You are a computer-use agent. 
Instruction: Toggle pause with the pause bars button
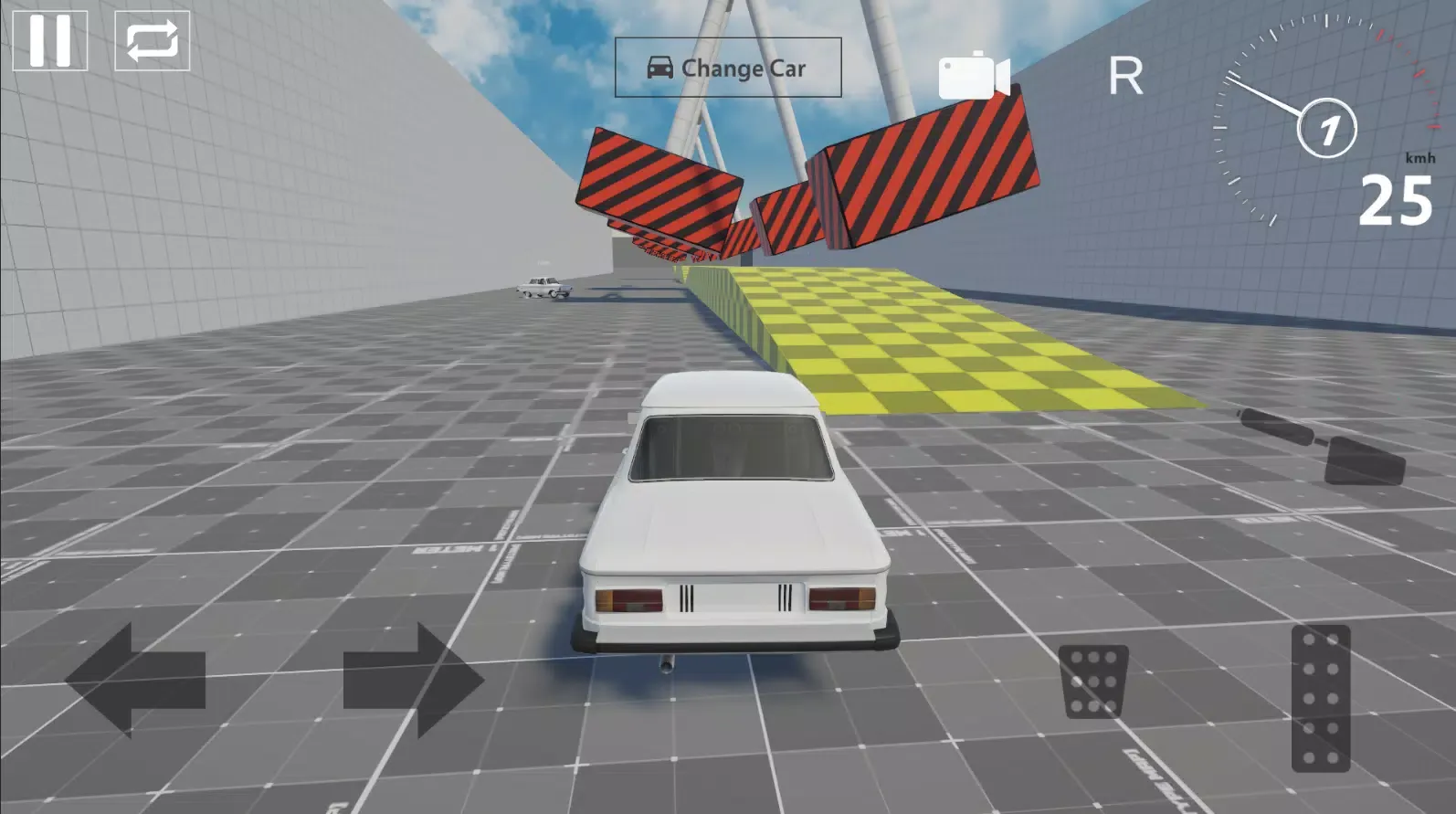(x=52, y=38)
